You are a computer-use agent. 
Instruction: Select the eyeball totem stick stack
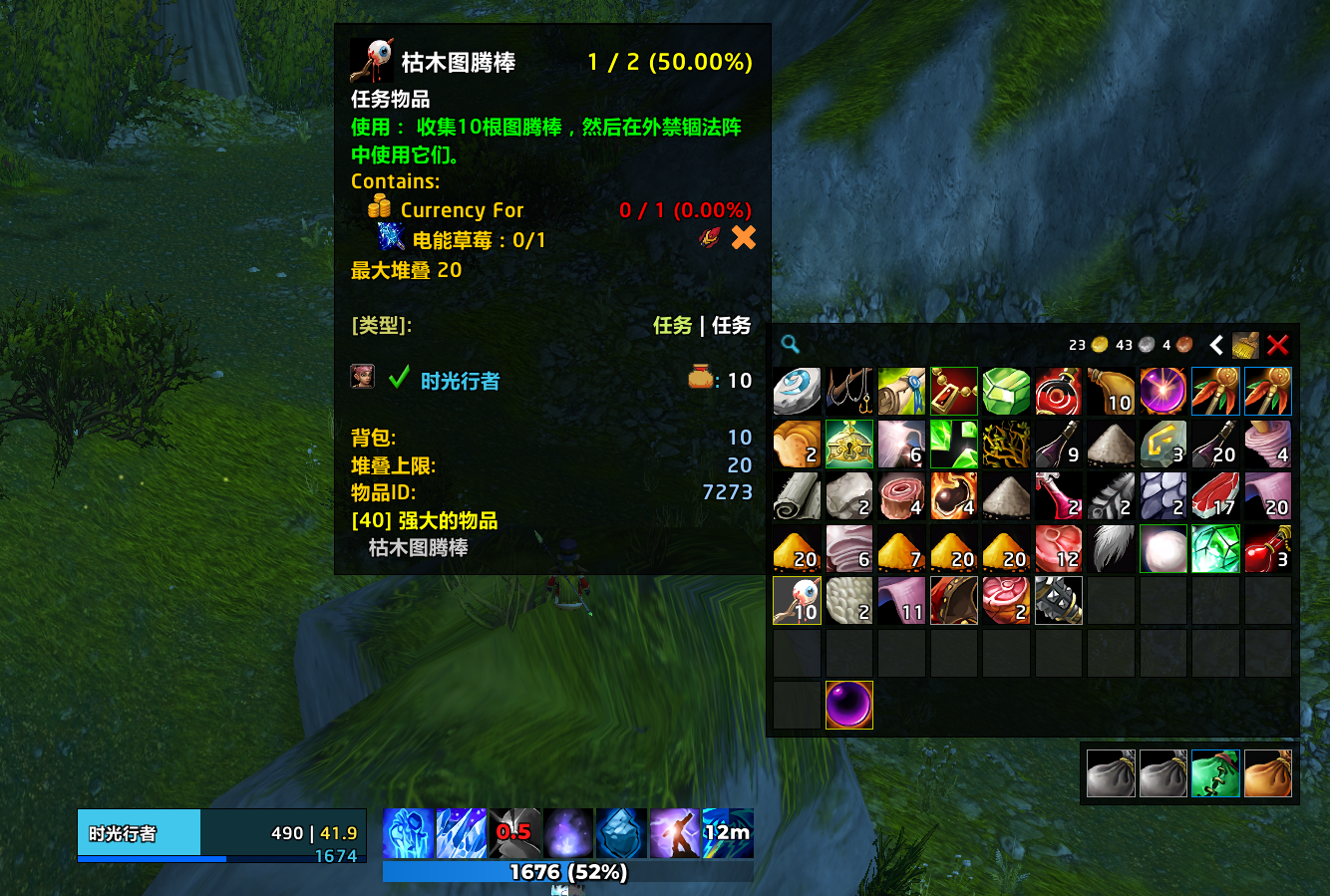[x=798, y=600]
